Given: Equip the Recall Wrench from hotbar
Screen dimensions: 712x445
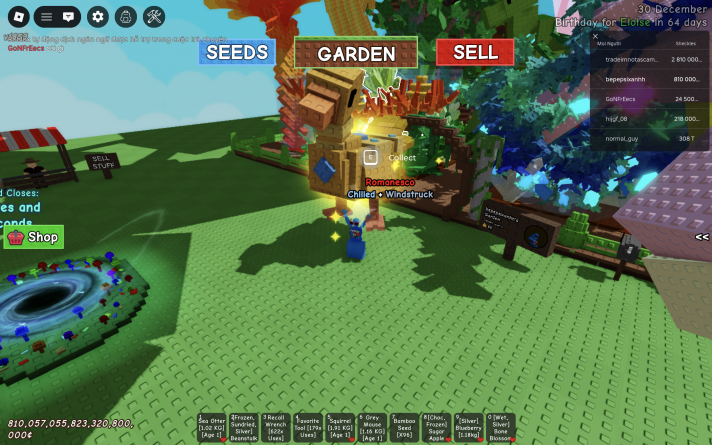Looking at the screenshot, I should click(x=276, y=427).
